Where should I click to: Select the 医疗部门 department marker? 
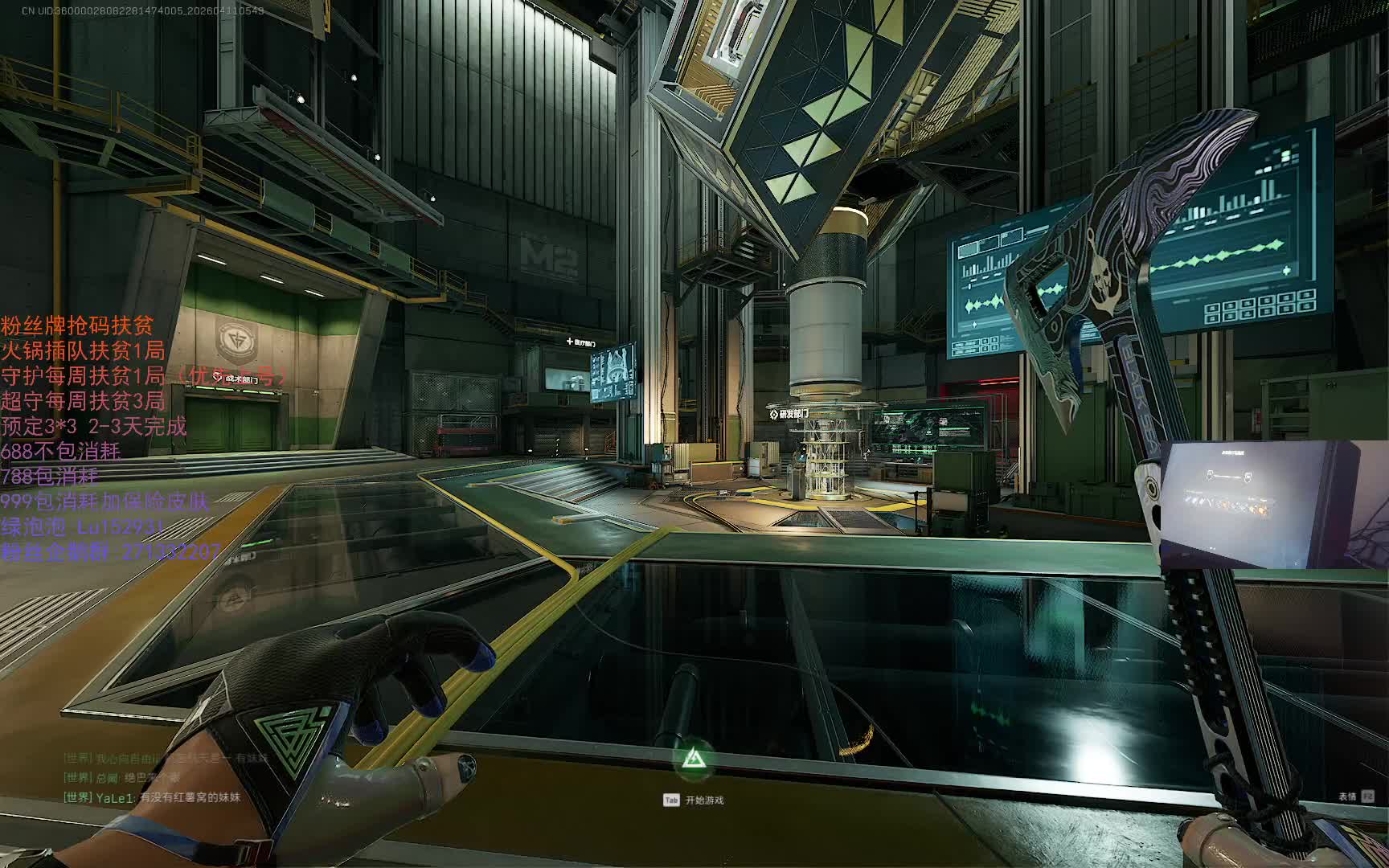click(588, 342)
